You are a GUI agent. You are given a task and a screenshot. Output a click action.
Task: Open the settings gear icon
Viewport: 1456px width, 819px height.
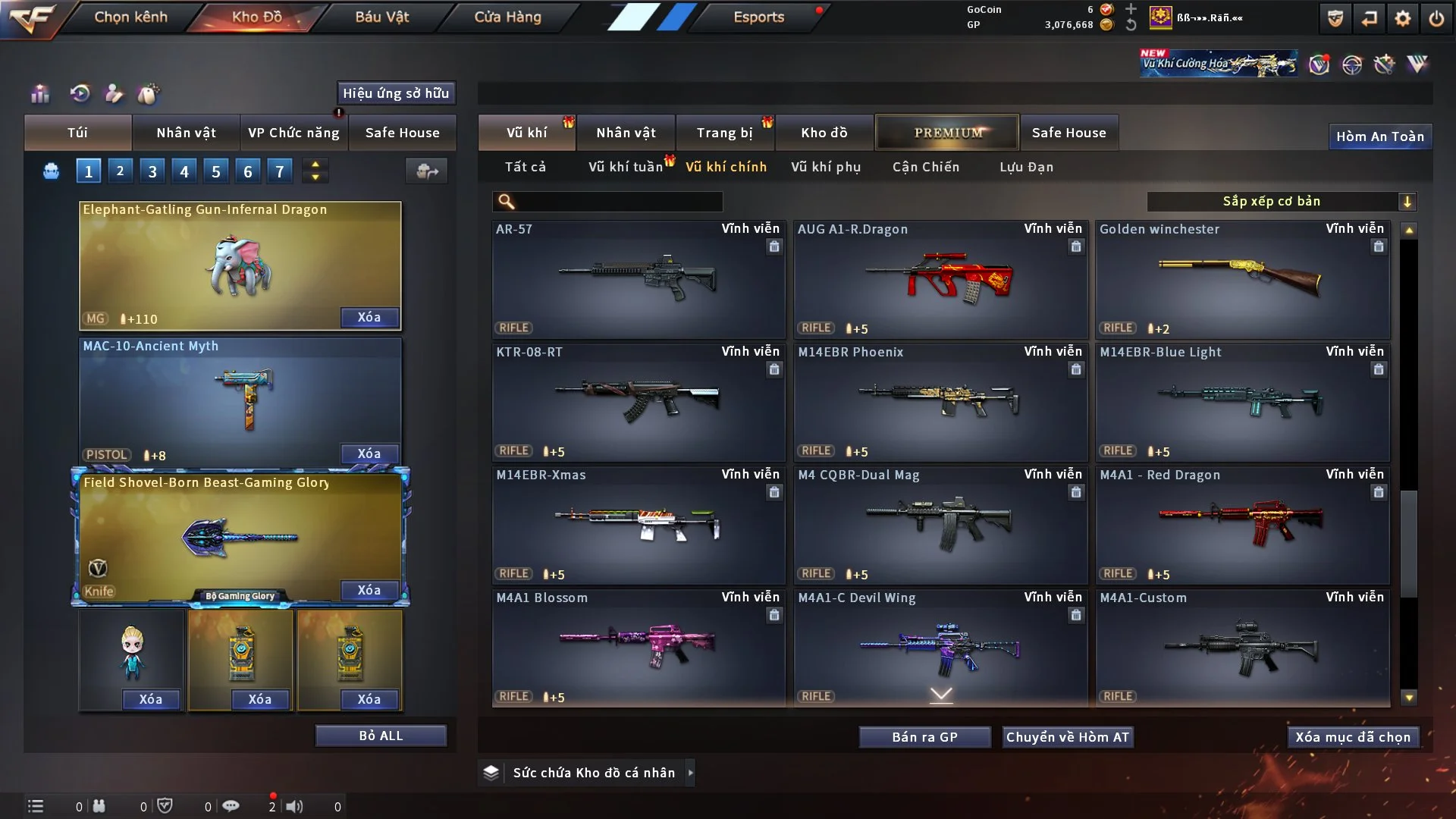(x=1402, y=18)
